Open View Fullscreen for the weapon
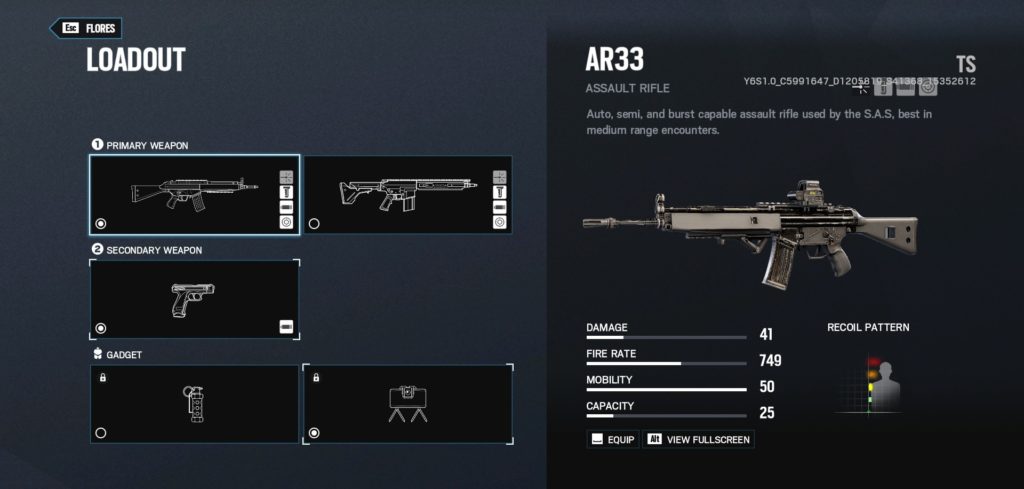 tap(698, 439)
